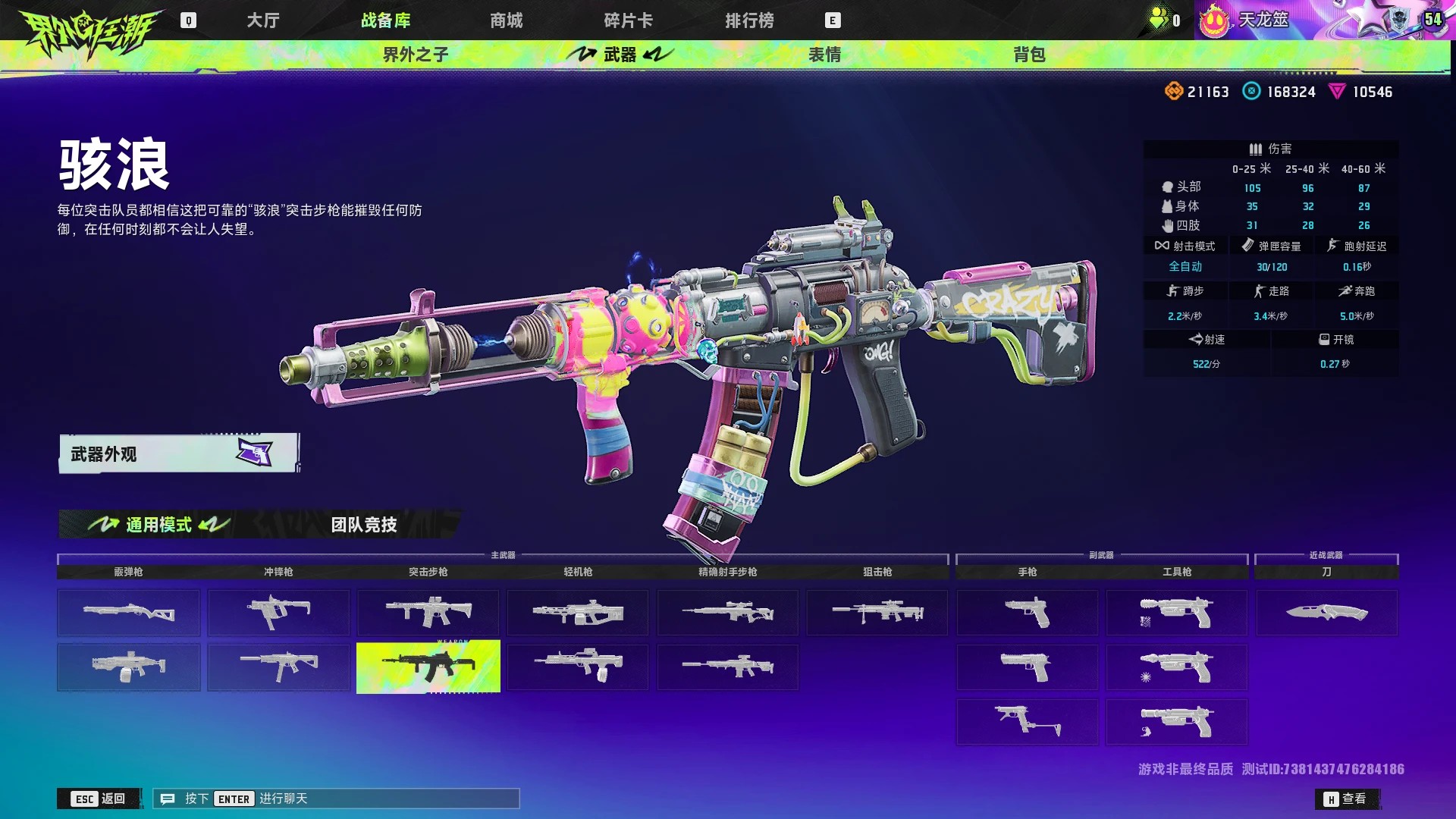
Task: Select the first sniper rifle under 狙击枪
Action: click(x=877, y=612)
